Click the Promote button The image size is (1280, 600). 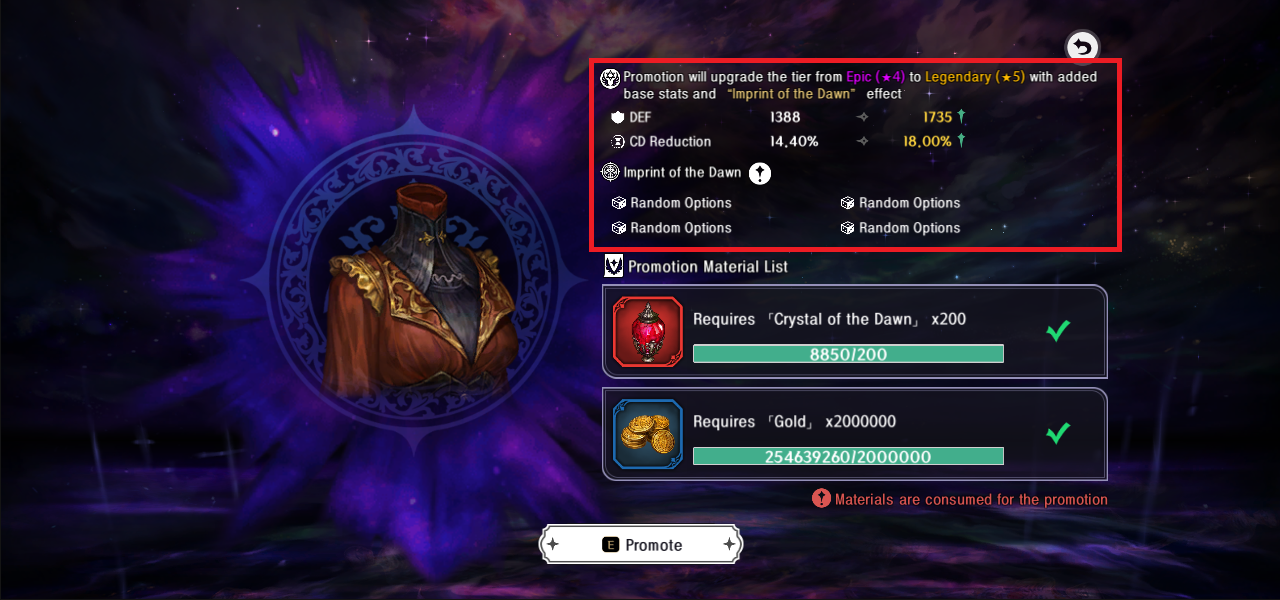click(x=641, y=545)
